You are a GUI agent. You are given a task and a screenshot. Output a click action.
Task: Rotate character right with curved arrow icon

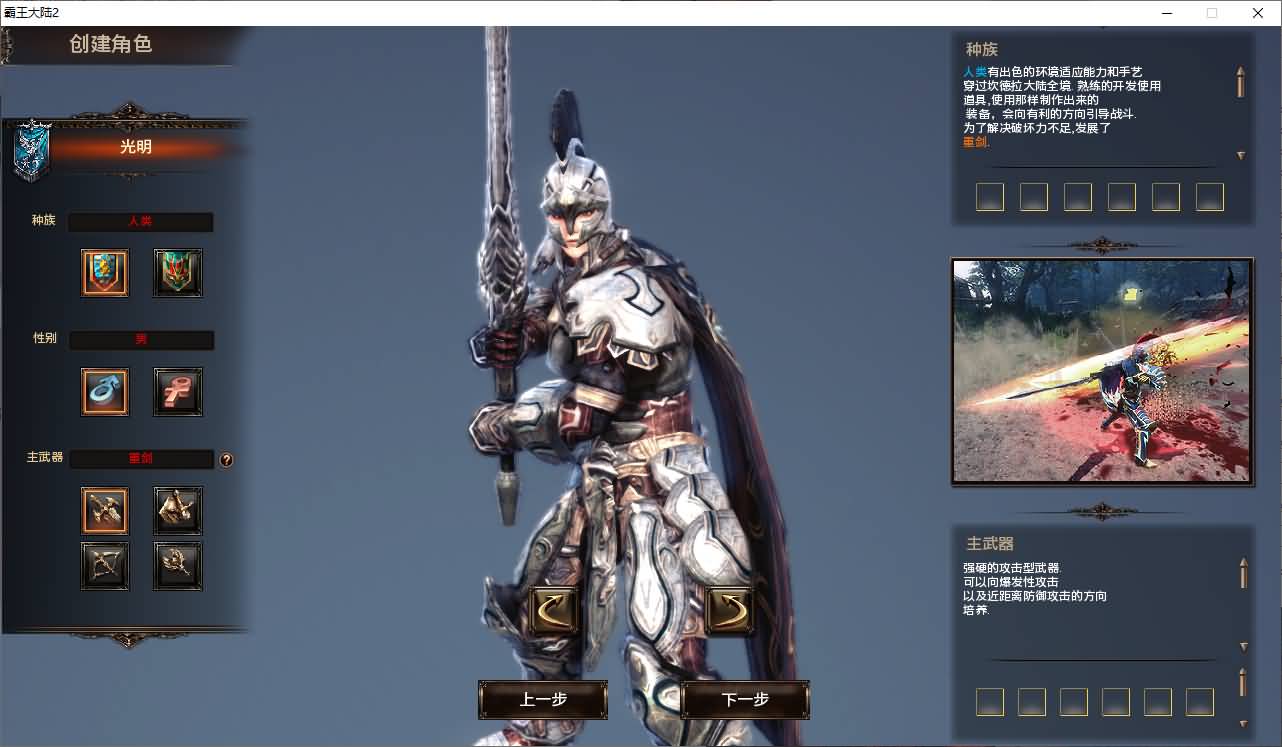728,607
